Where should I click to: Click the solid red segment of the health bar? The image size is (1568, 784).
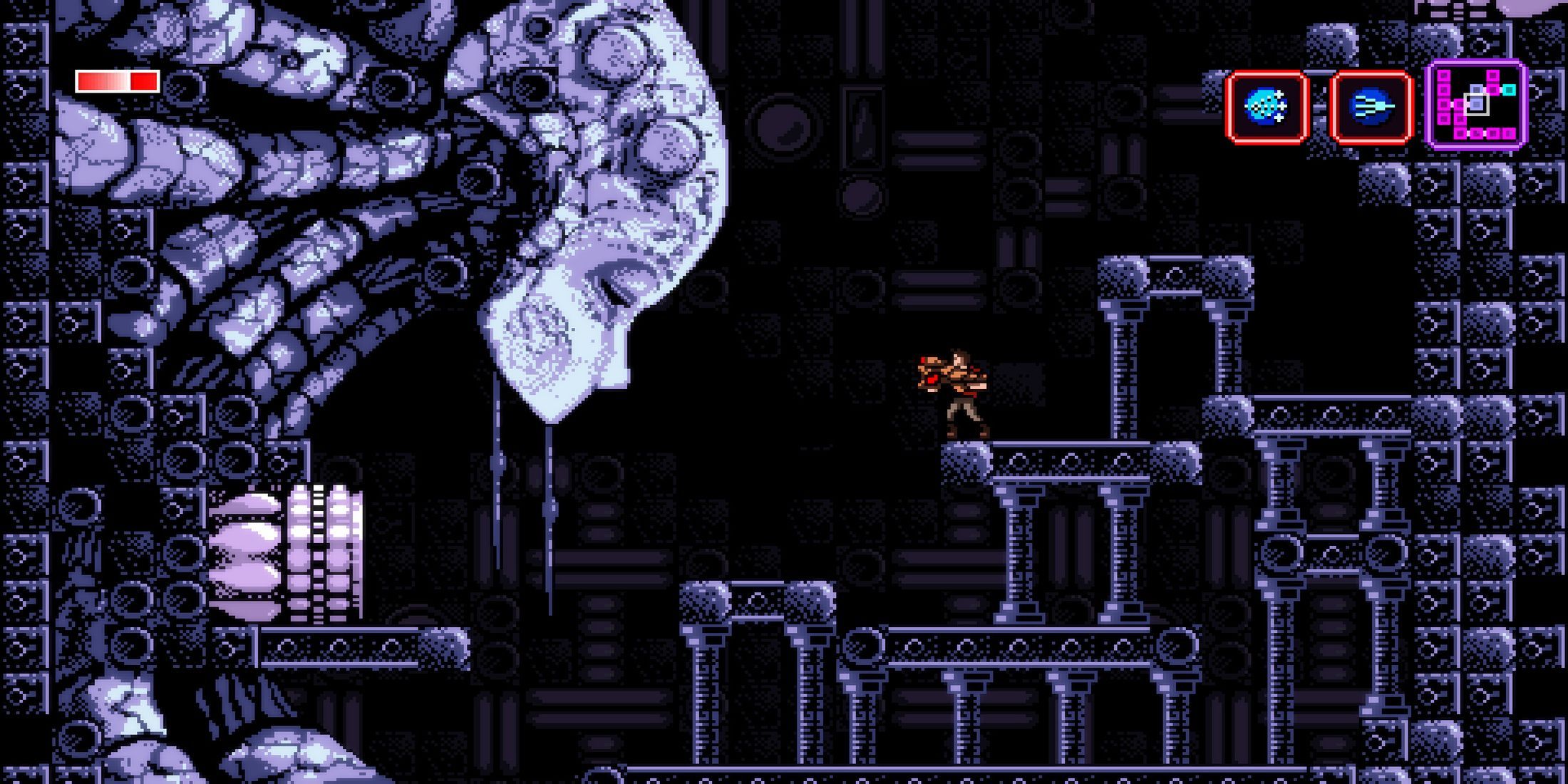coord(143,81)
